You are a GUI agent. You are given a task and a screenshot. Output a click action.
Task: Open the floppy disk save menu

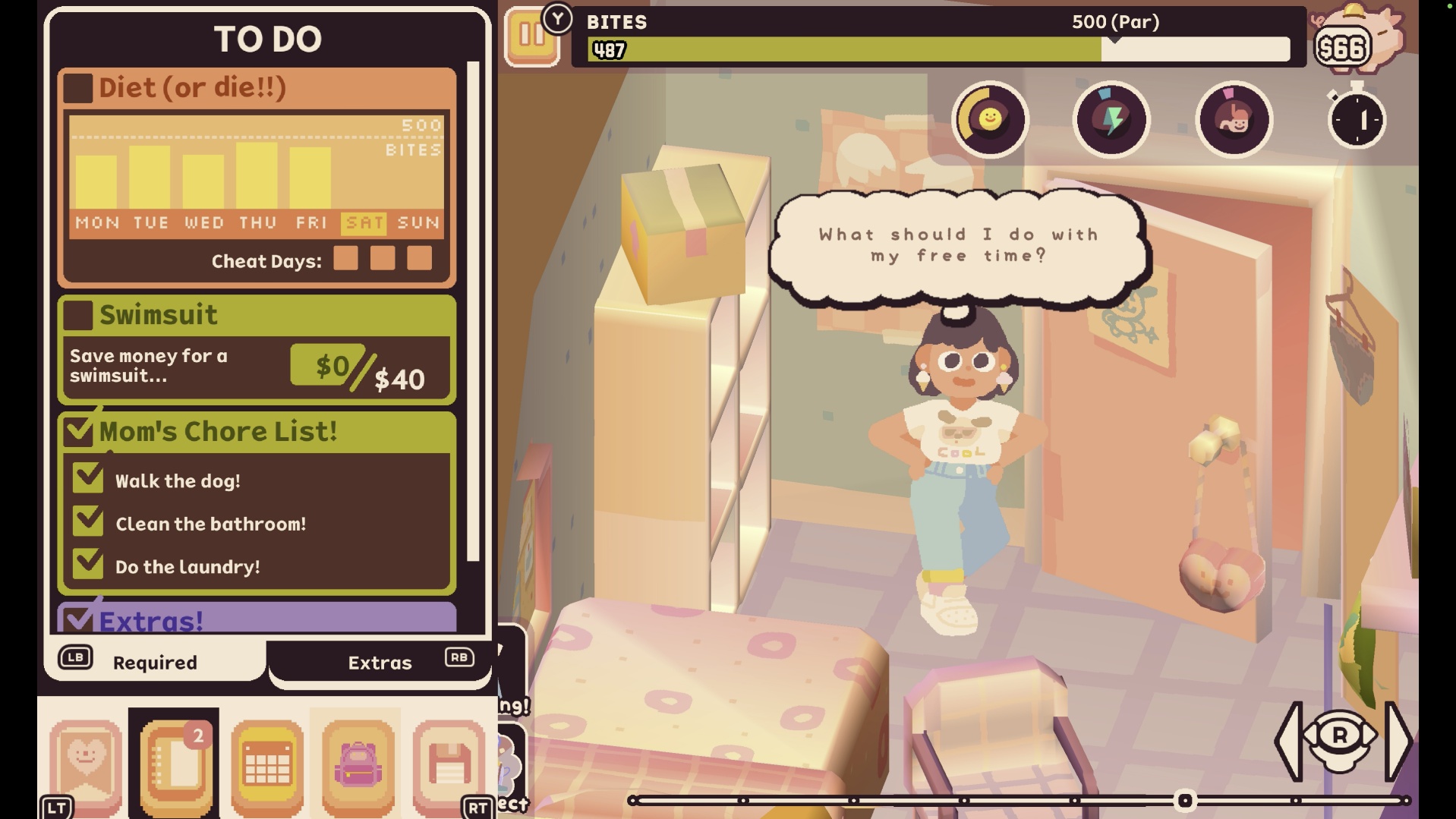(x=449, y=763)
